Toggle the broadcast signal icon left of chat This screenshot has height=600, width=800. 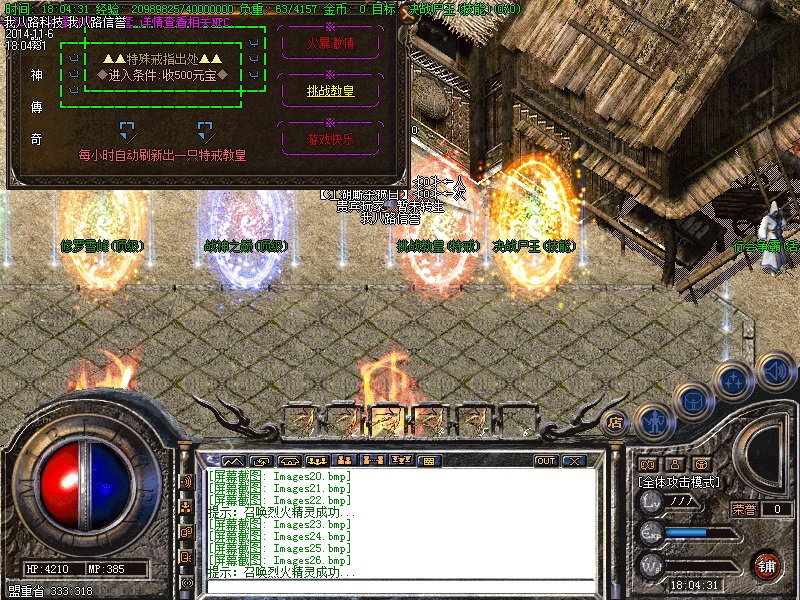186,482
